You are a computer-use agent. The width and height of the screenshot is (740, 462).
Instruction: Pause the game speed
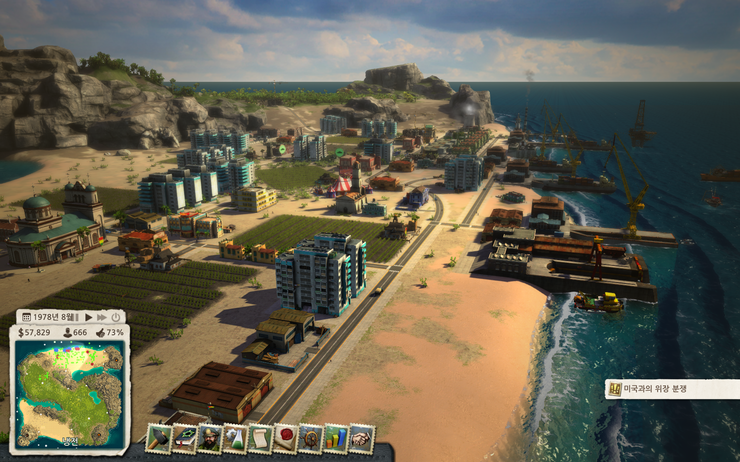77,317
